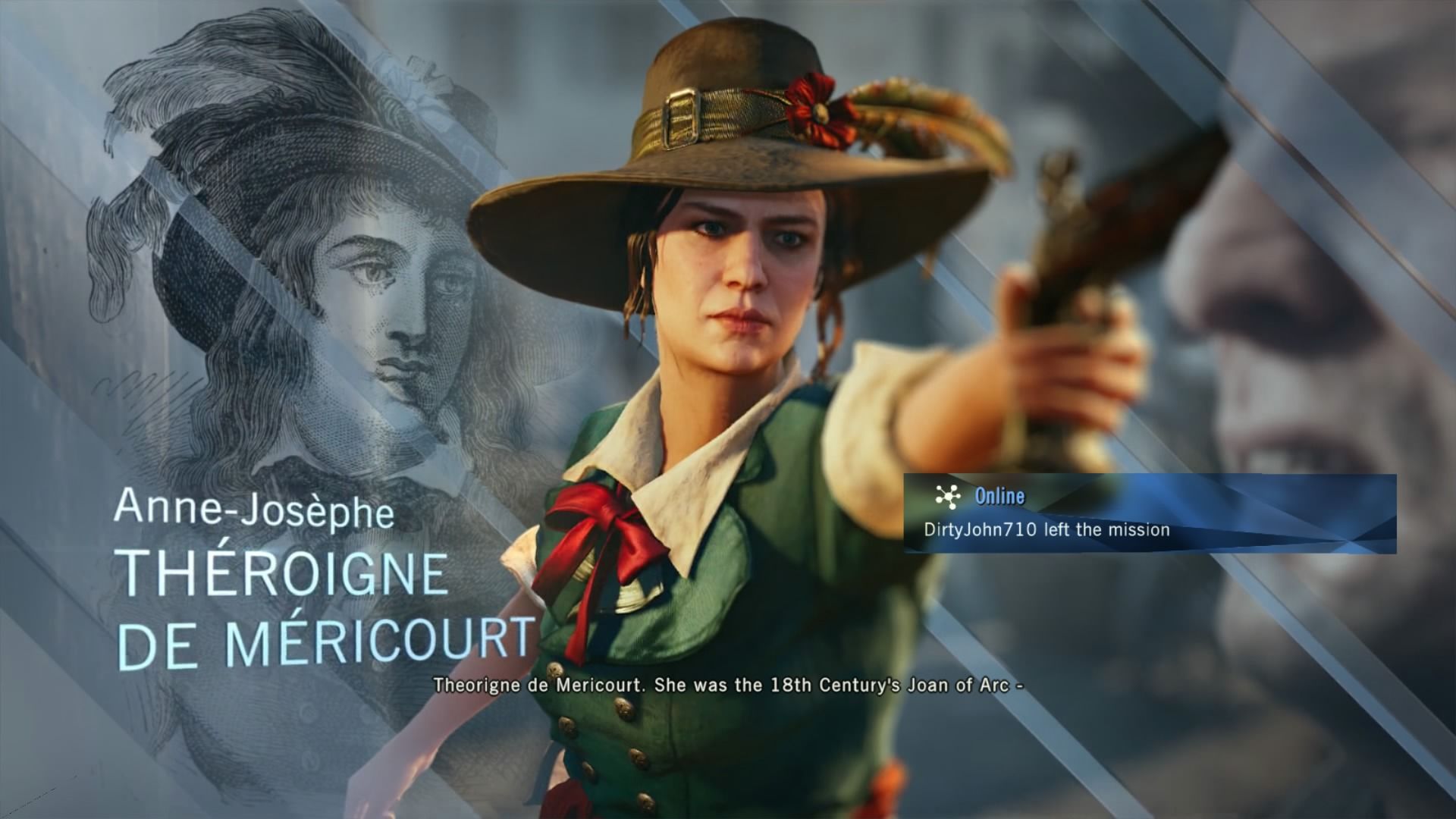Image resolution: width=1456 pixels, height=819 pixels.
Task: Click the Online notification about DirtyJohn710
Action: (x=1148, y=513)
